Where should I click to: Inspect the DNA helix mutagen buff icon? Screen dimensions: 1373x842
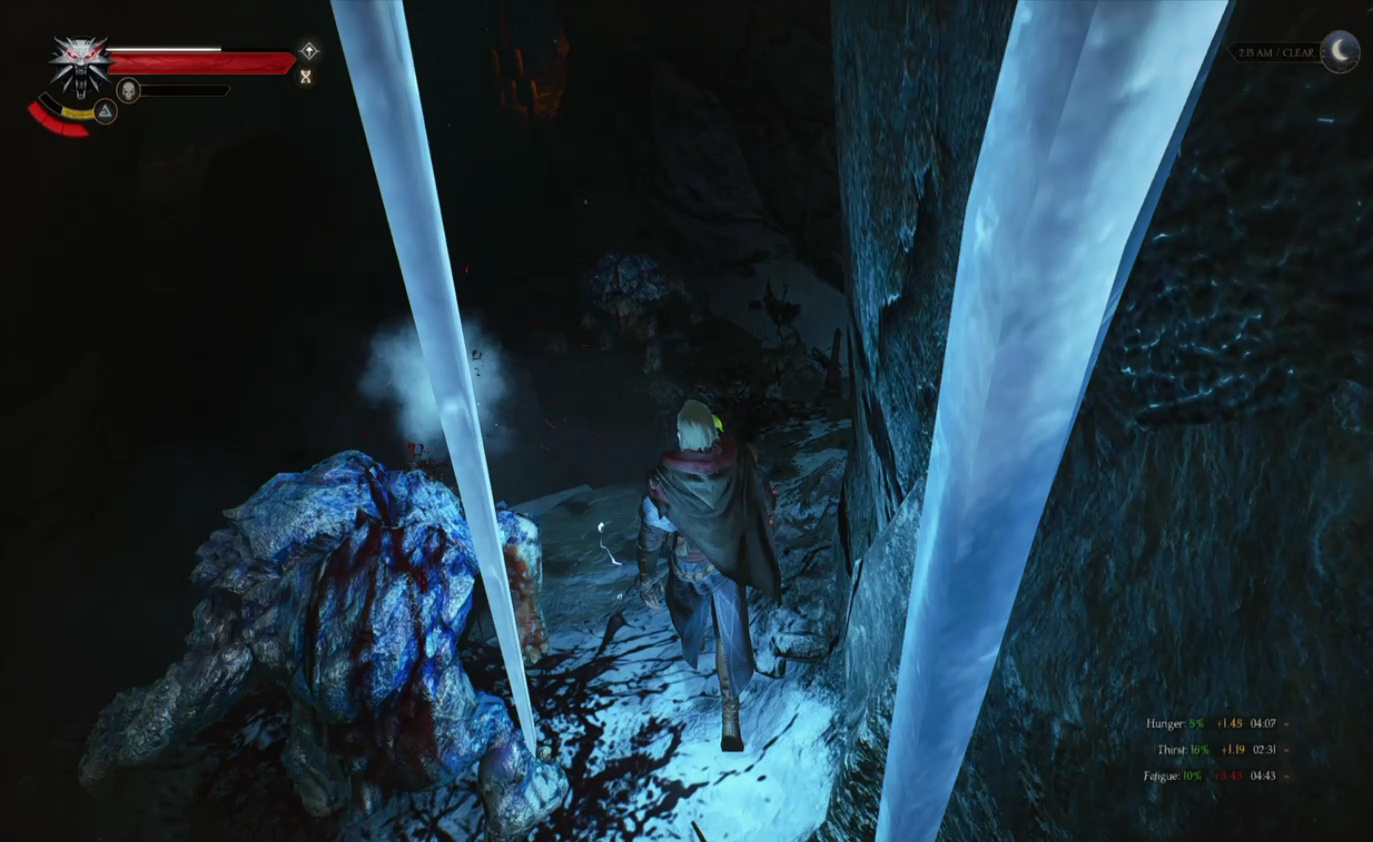306,76
